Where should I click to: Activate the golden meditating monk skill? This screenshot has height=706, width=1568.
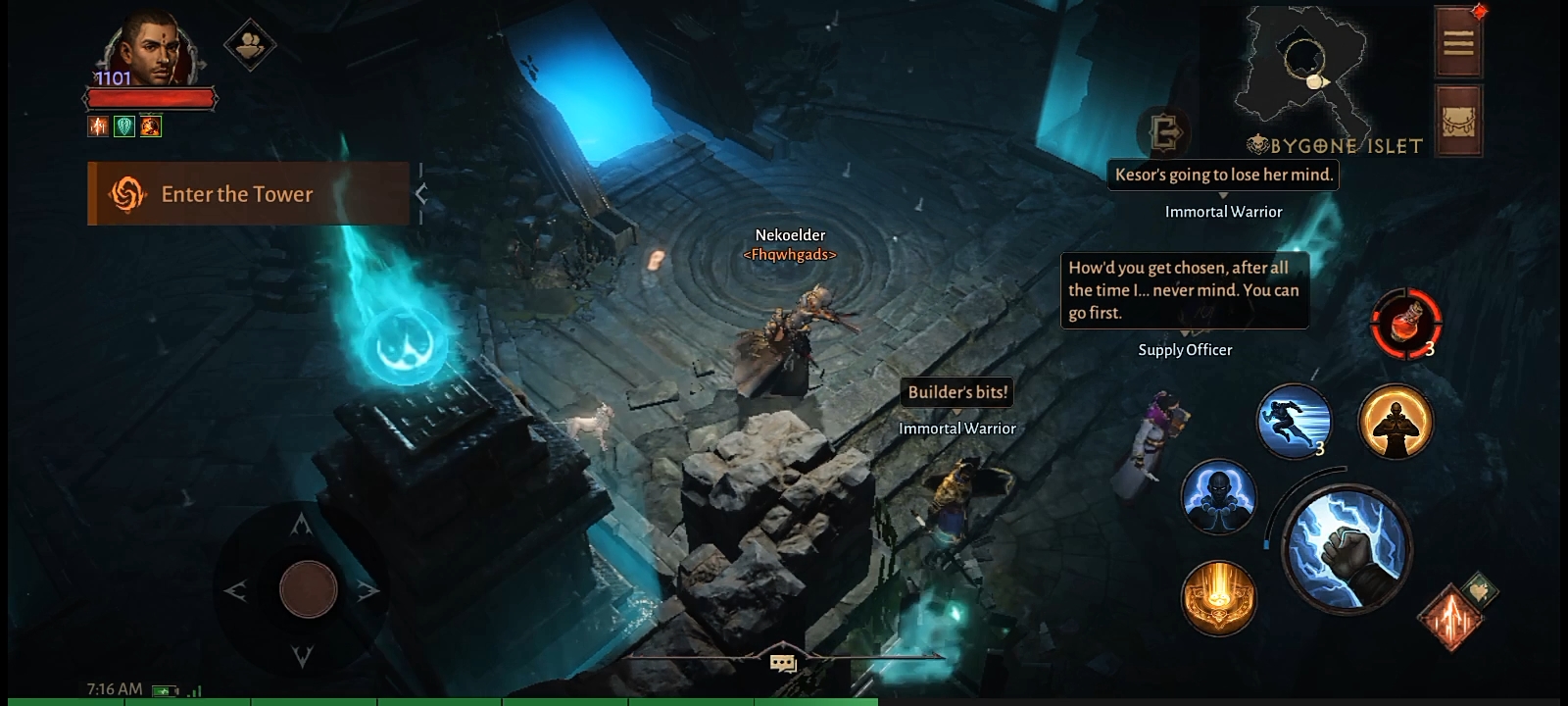1396,422
